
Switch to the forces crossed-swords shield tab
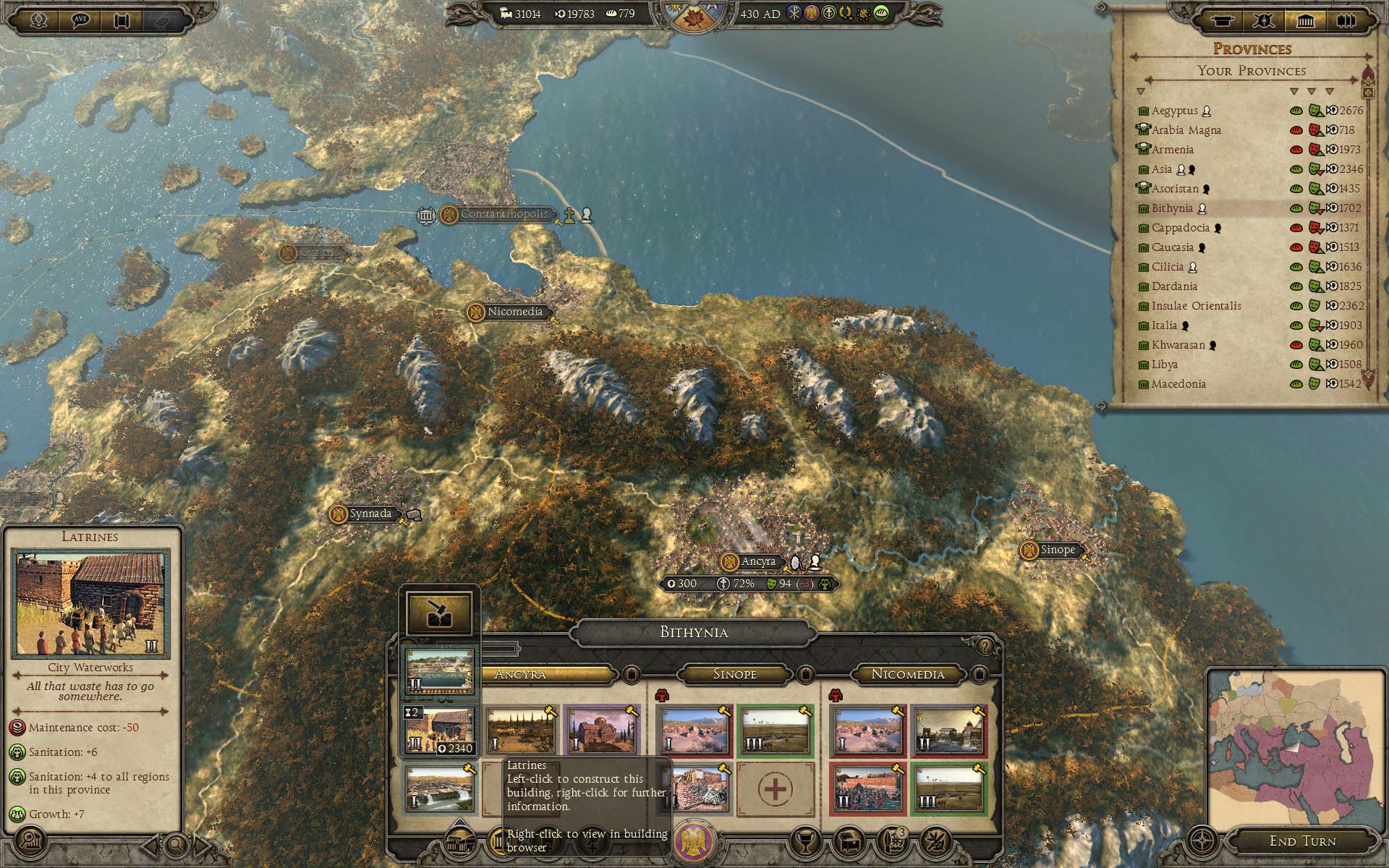(x=1263, y=20)
